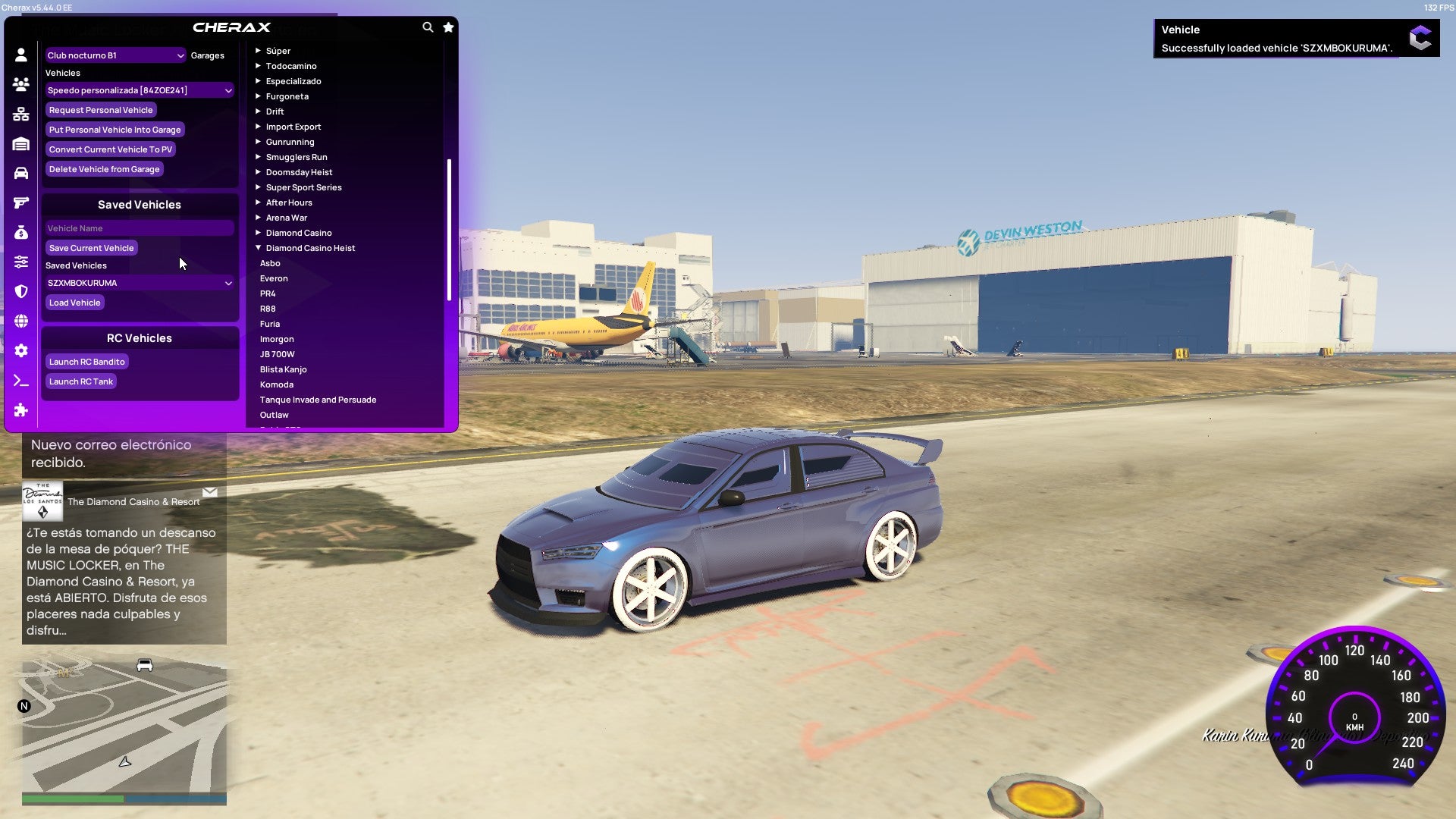Image resolution: width=1456 pixels, height=819 pixels.
Task: Select Blista Kanjo from the vehicle list
Action: [283, 369]
